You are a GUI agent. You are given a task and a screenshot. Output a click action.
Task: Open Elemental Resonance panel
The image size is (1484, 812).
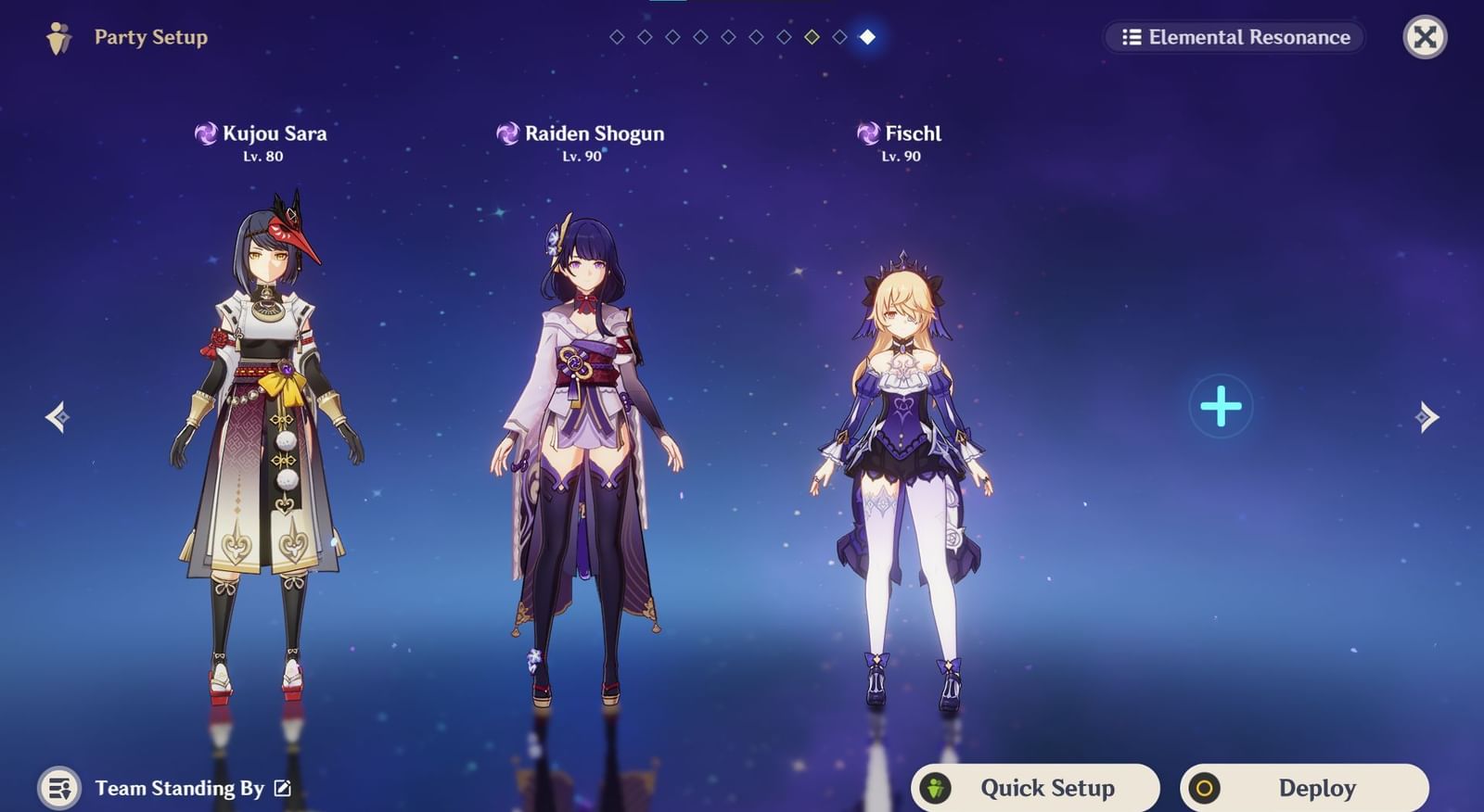point(1234,38)
